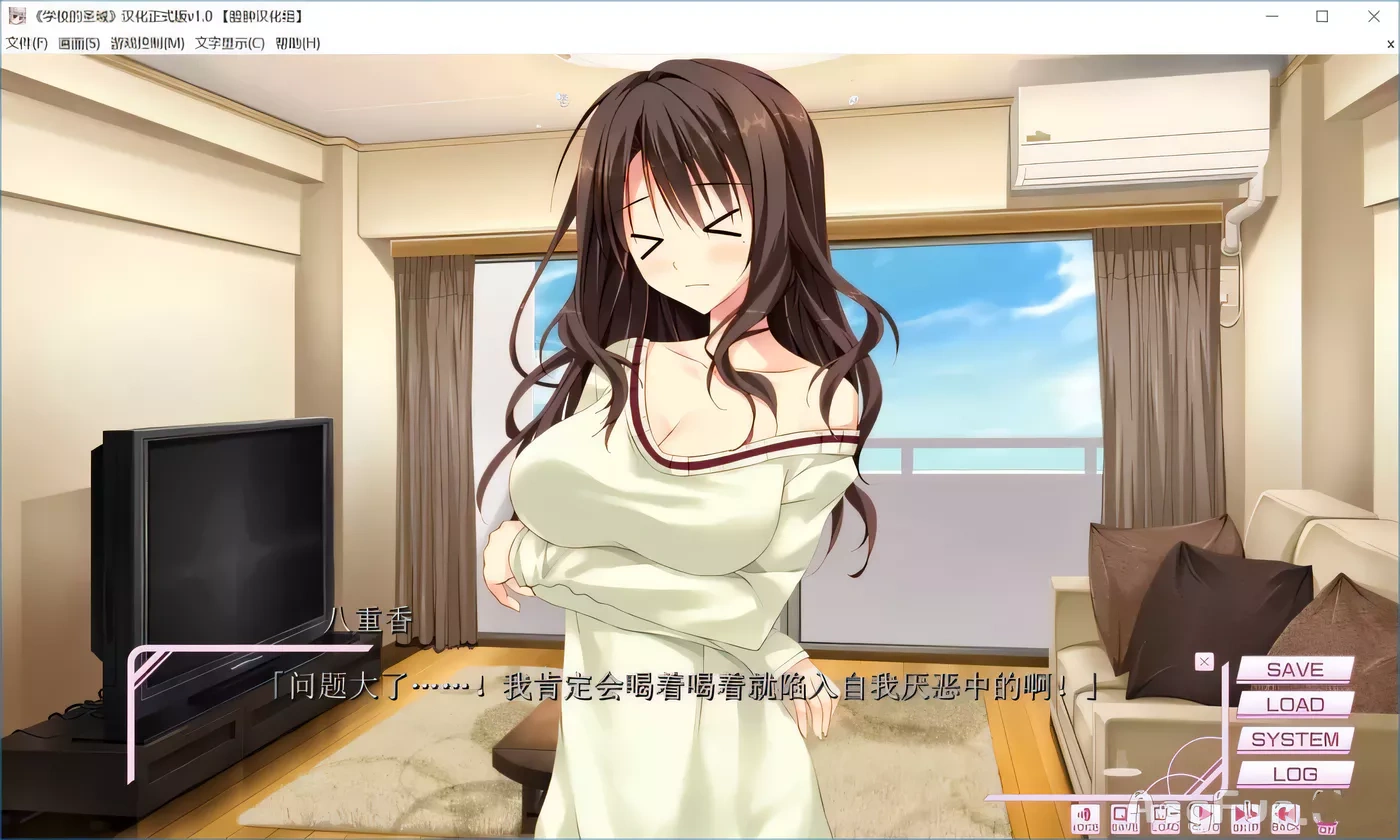Open SYSTEM settings from the side panel
This screenshot has width=1400, height=840.
(1297, 739)
